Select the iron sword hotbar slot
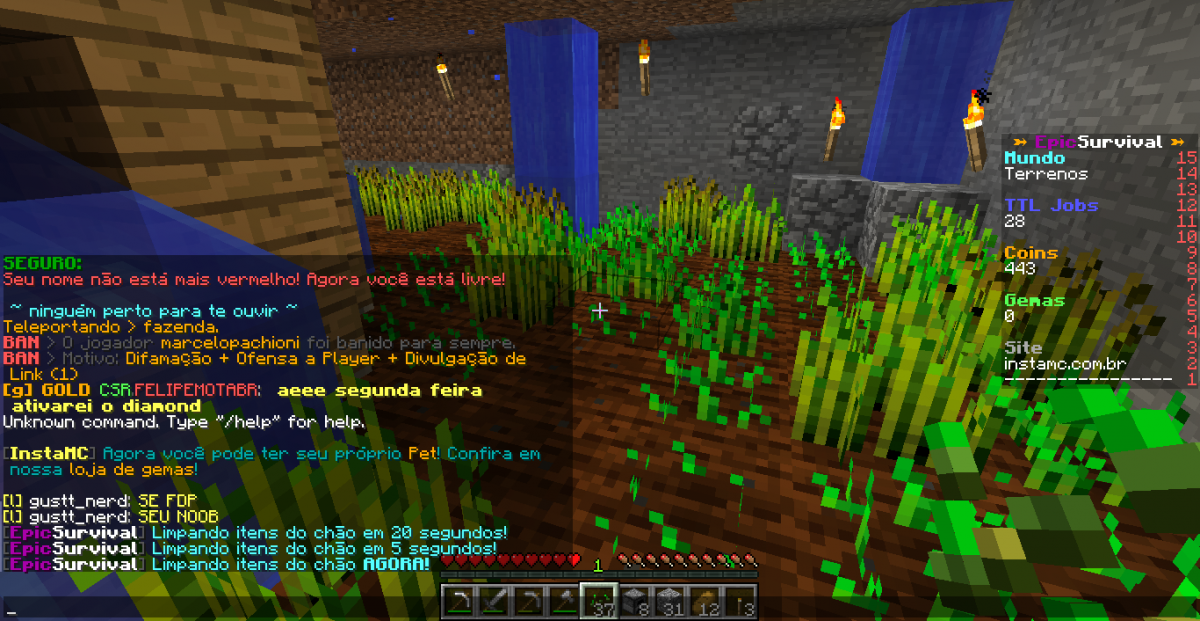1200x621 pixels. [x=492, y=601]
